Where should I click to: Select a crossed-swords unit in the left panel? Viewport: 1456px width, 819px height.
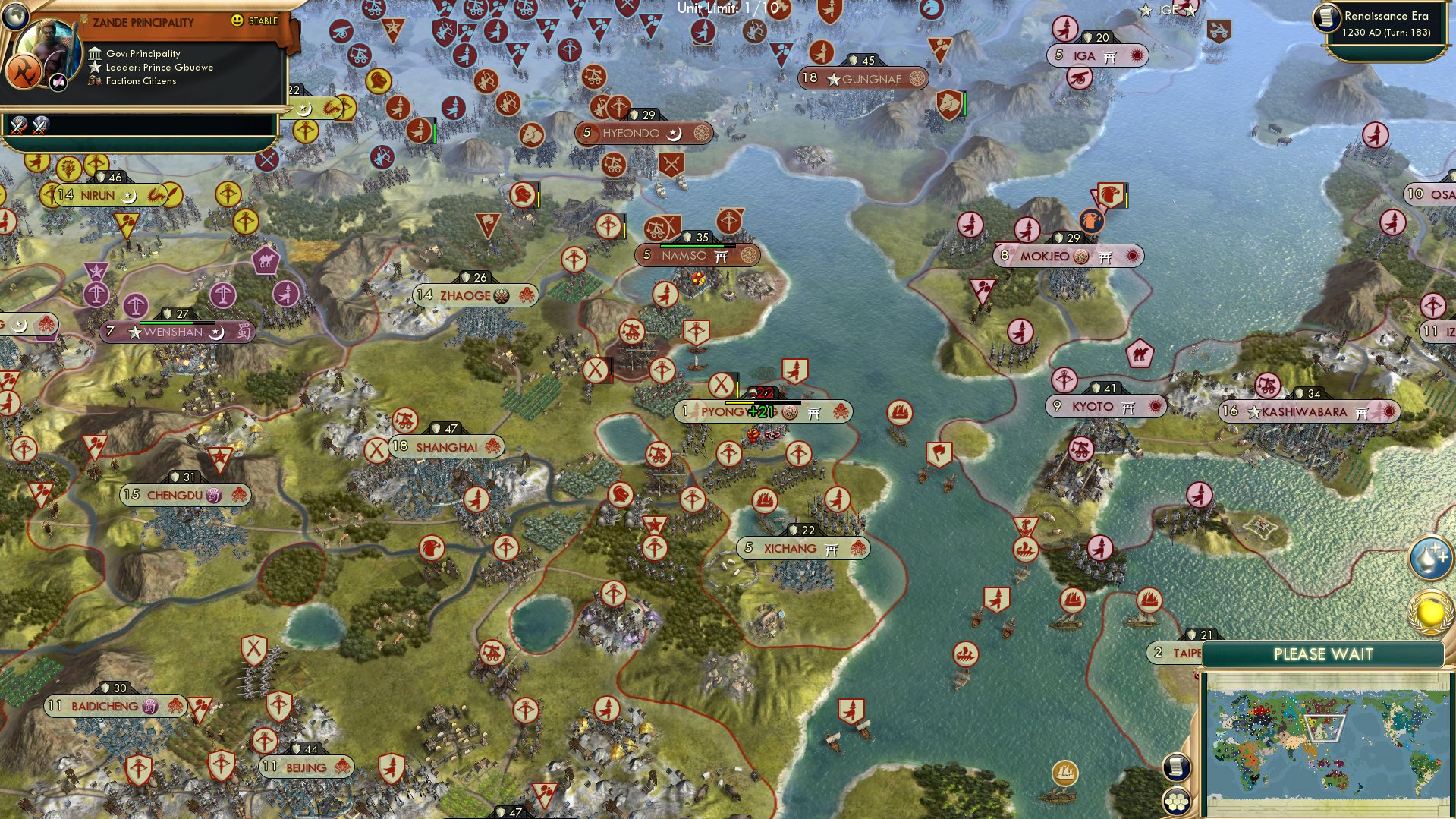point(17,127)
